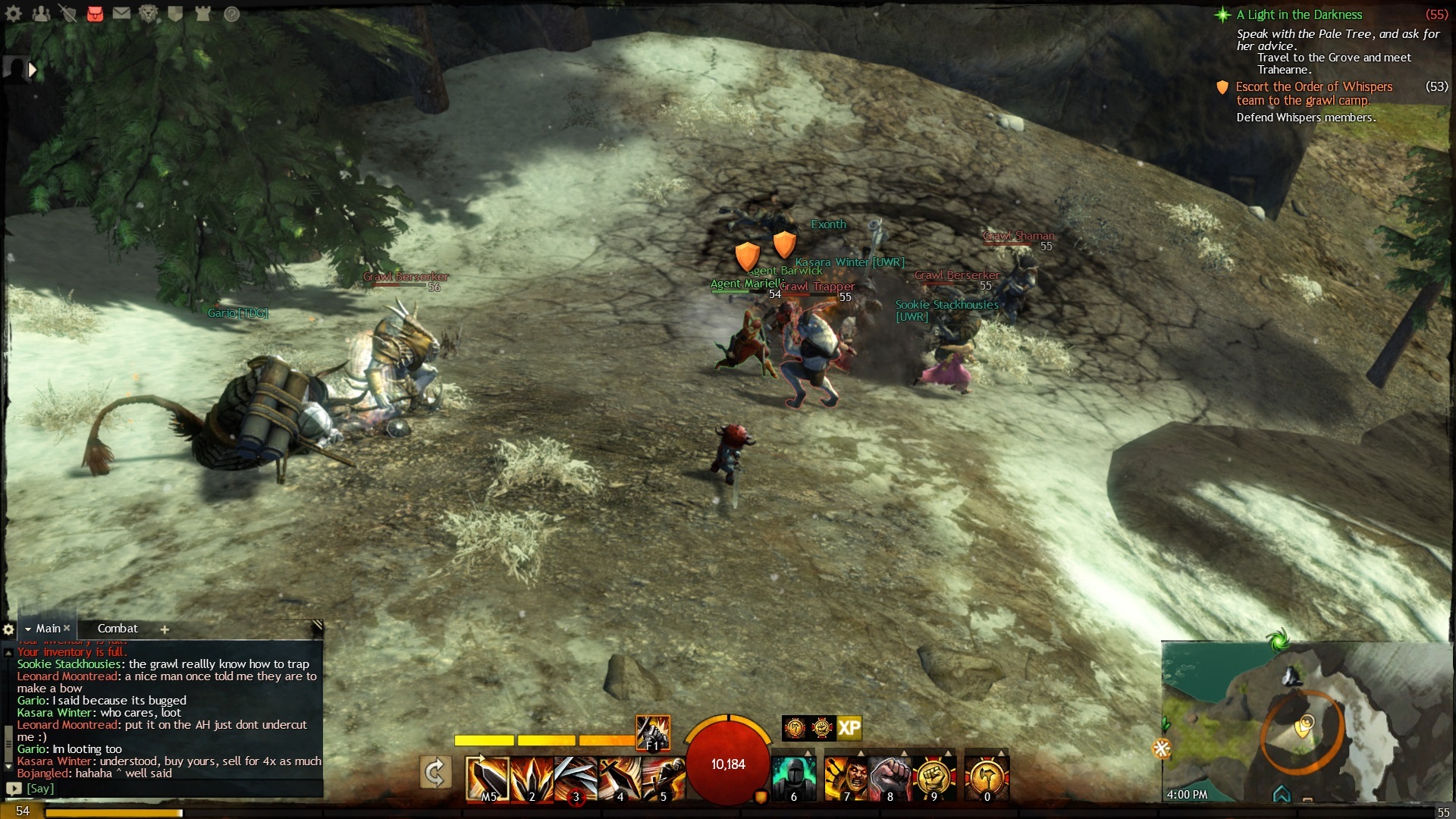
Task: Open the game menu gear icon
Action: pos(14,14)
